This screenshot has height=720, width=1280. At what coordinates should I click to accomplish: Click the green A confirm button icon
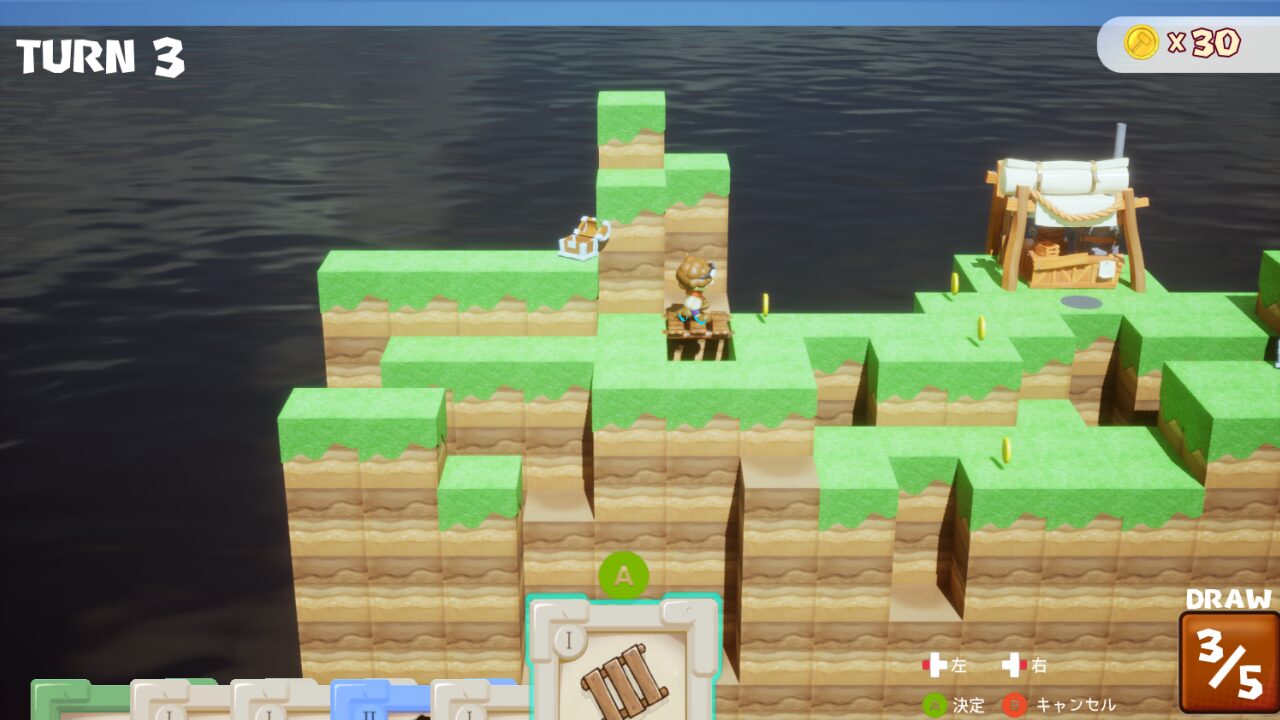click(934, 704)
